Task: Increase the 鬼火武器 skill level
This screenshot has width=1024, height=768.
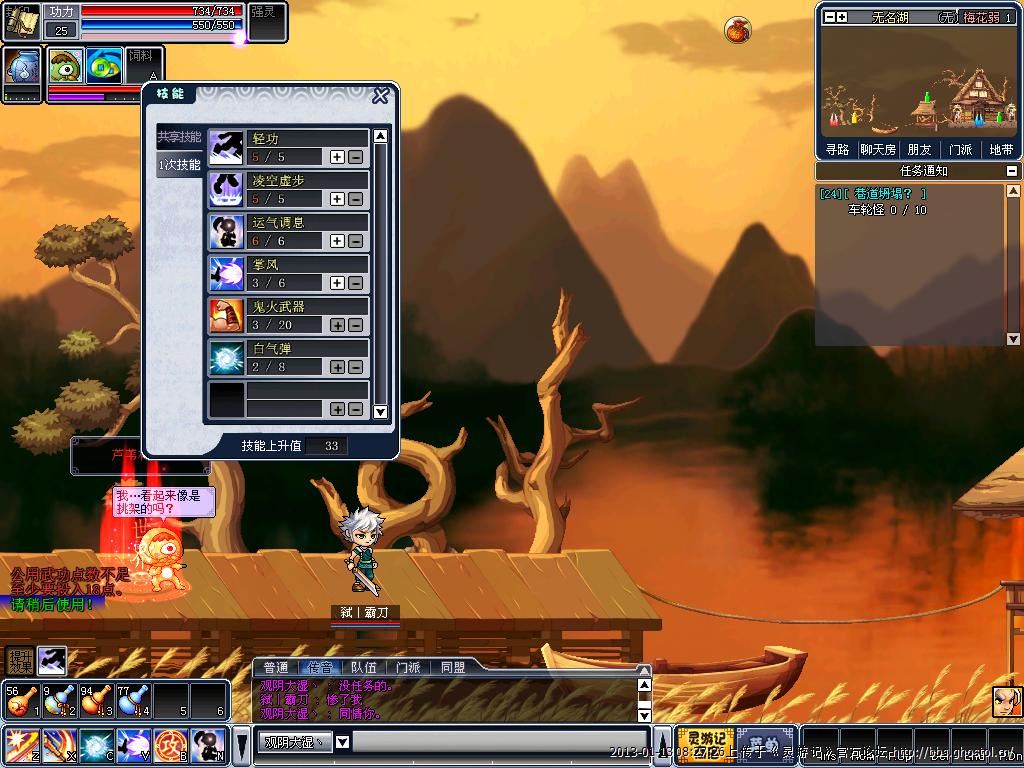Action: tap(337, 325)
